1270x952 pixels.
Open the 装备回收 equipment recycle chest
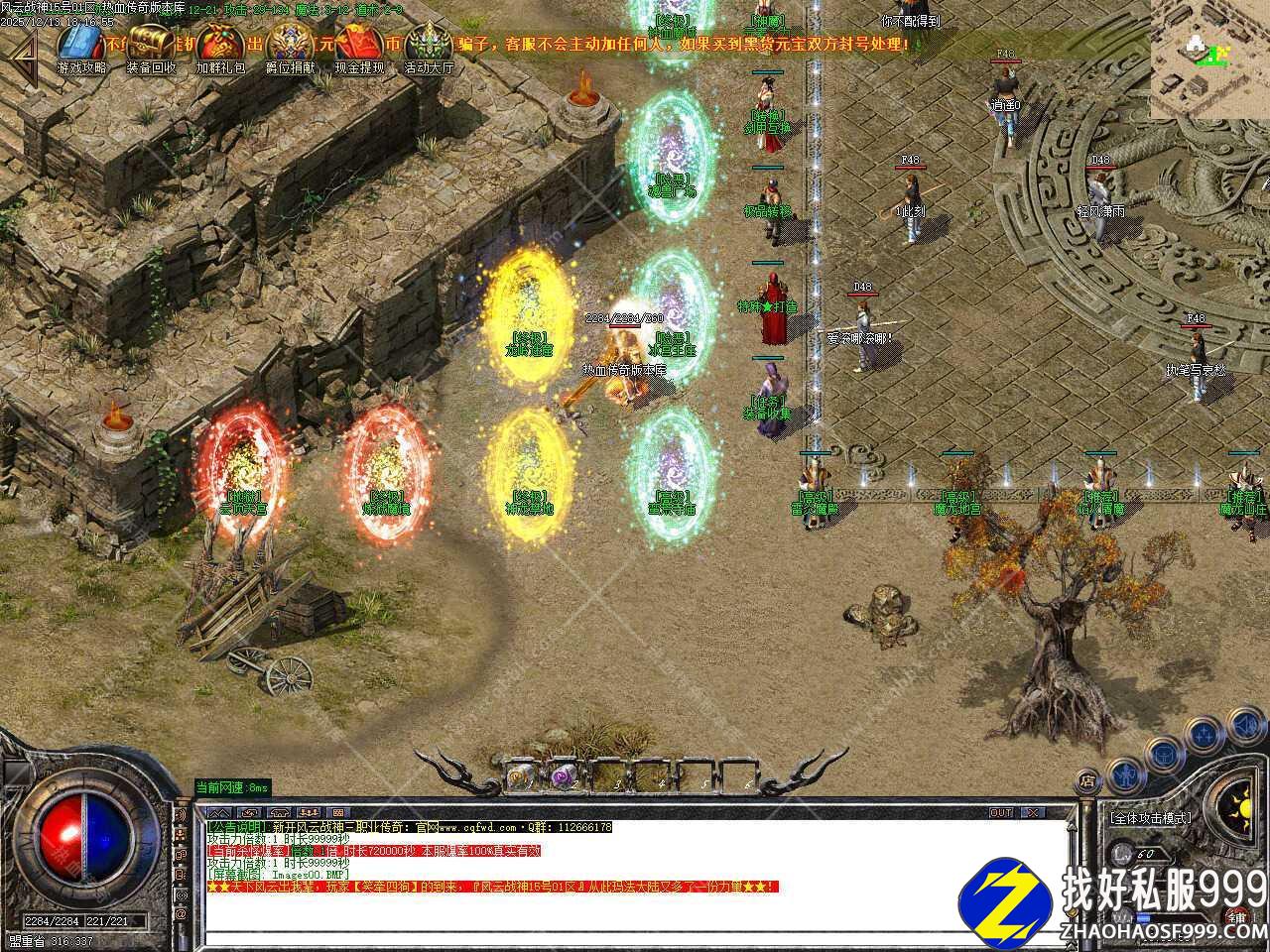click(x=151, y=46)
